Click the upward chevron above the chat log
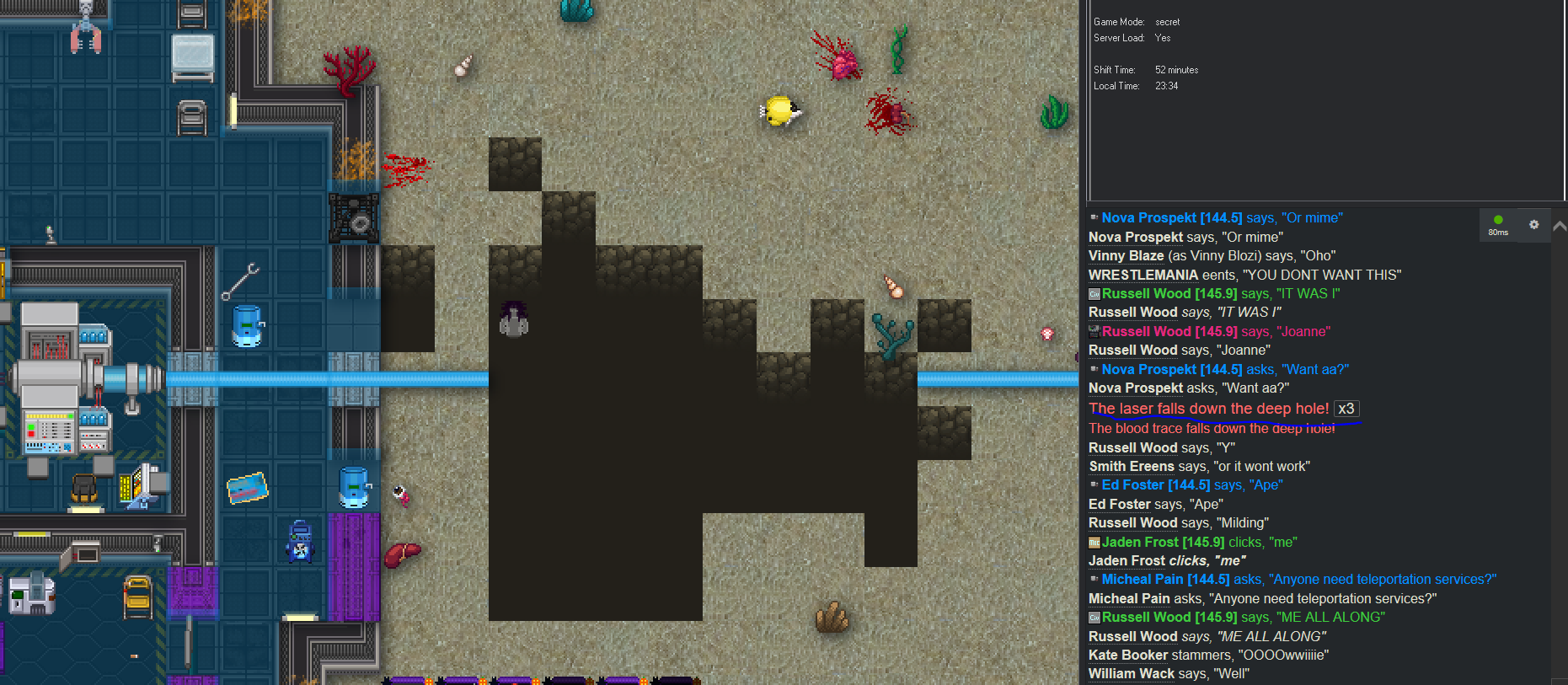 (x=1560, y=226)
